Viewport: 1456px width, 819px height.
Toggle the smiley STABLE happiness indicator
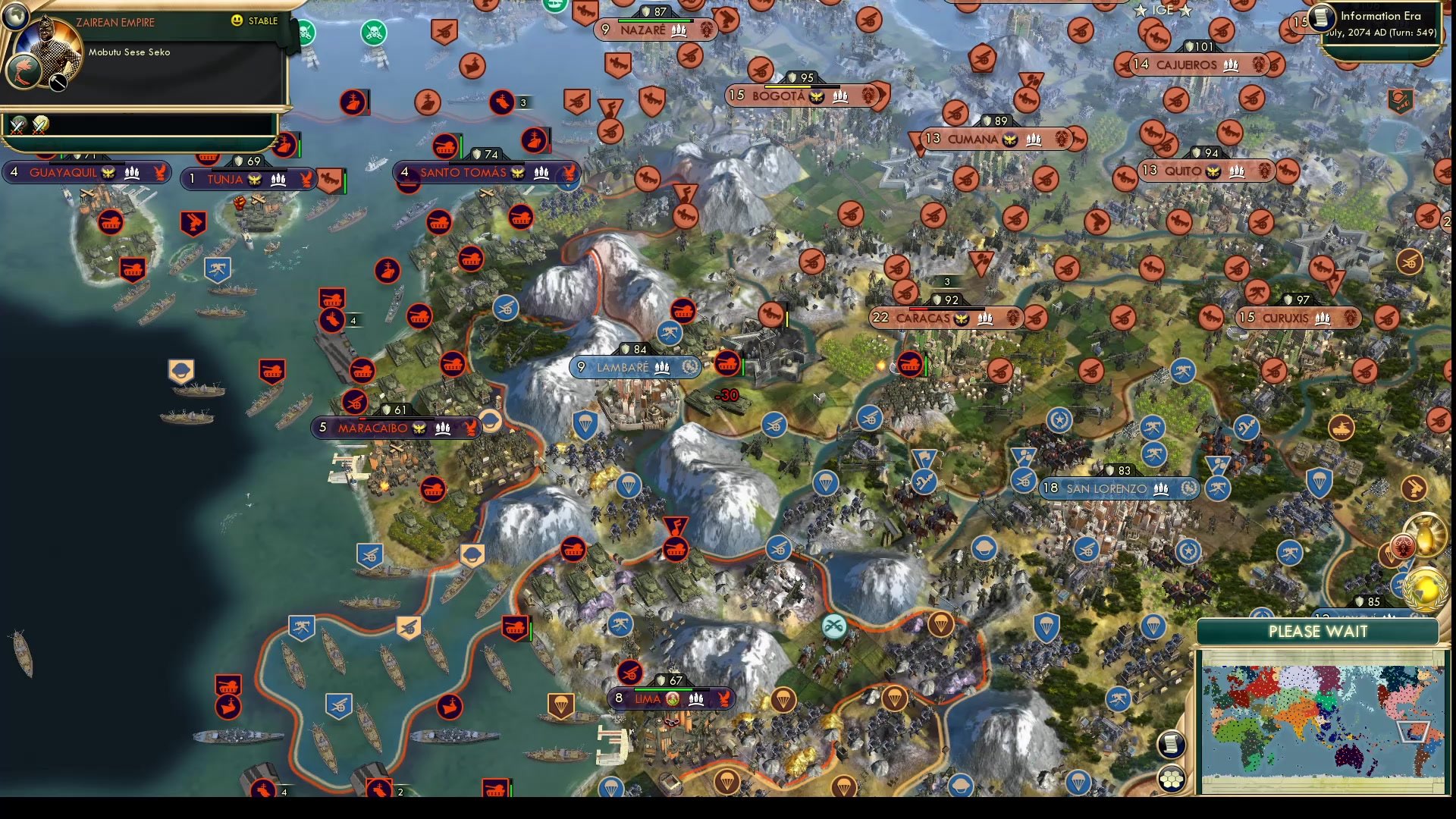coord(237,22)
